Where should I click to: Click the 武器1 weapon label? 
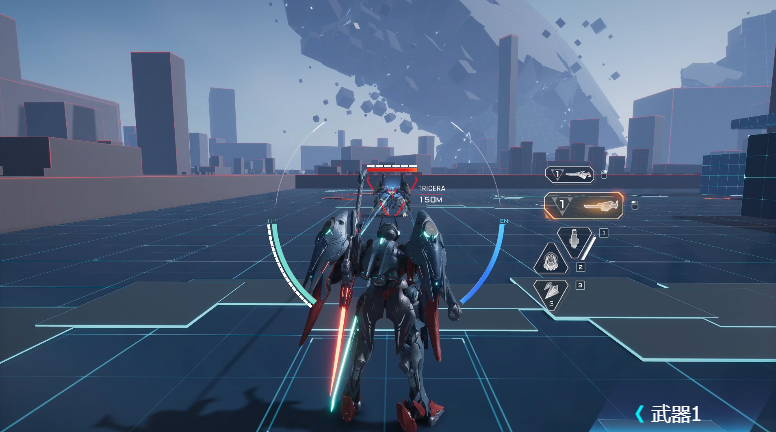click(676, 413)
